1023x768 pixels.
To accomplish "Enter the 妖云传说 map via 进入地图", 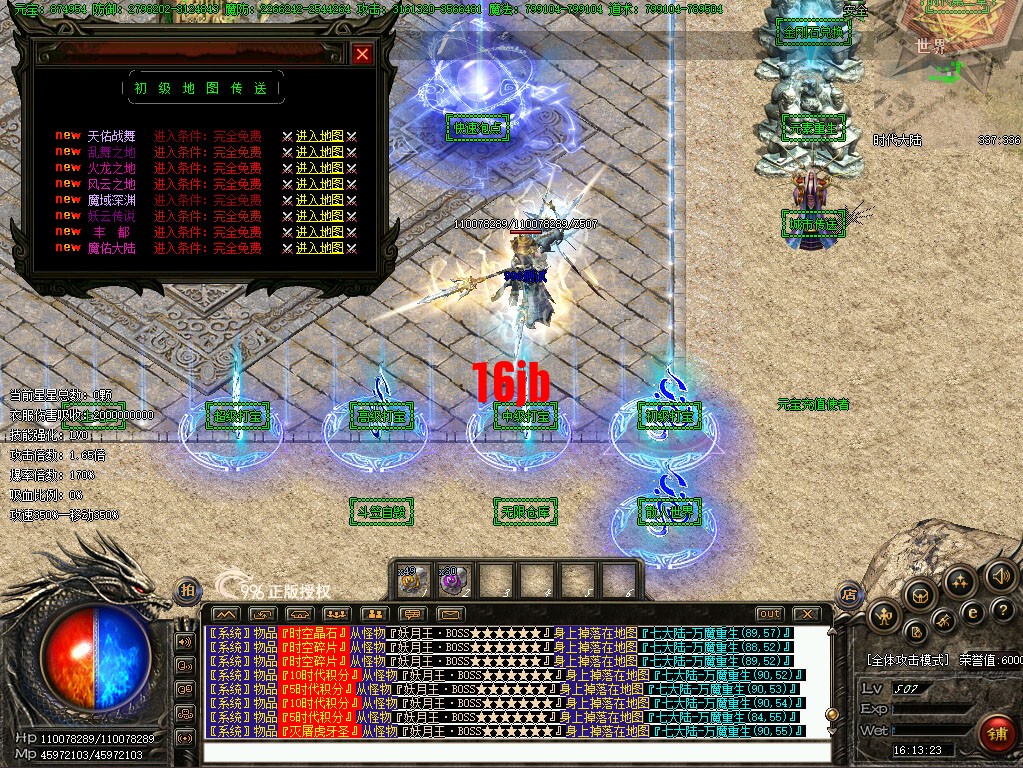I will click(x=319, y=216).
